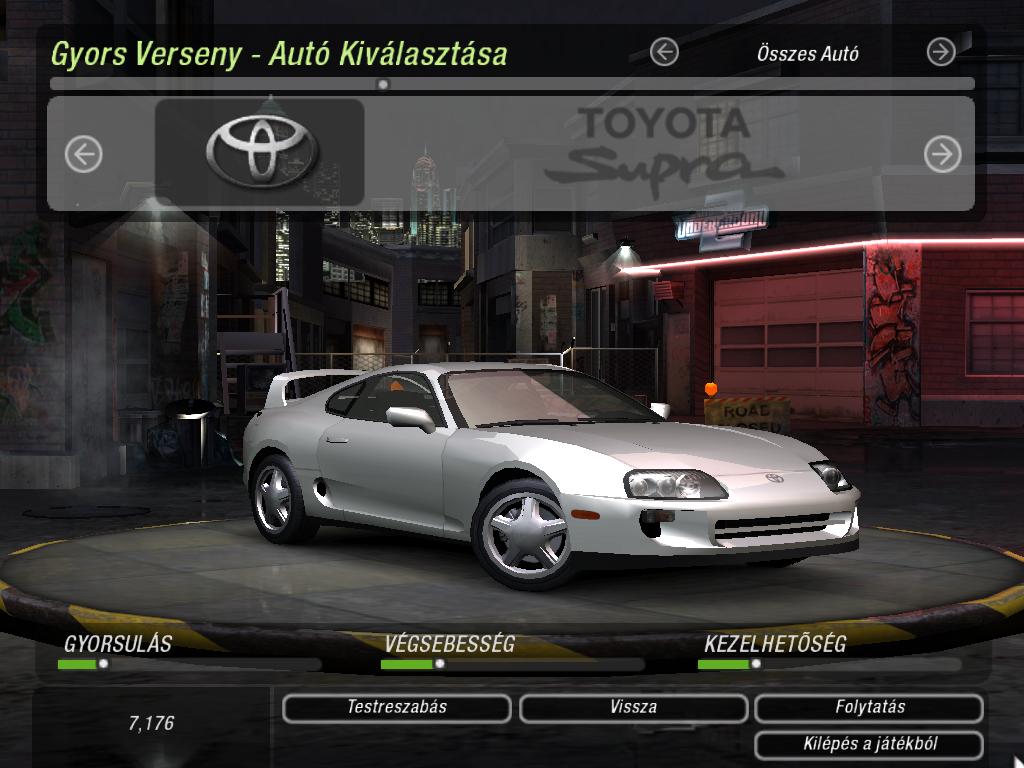Screen dimensions: 1024x768
Task: Click the car list scroll position marker
Action: (383, 85)
